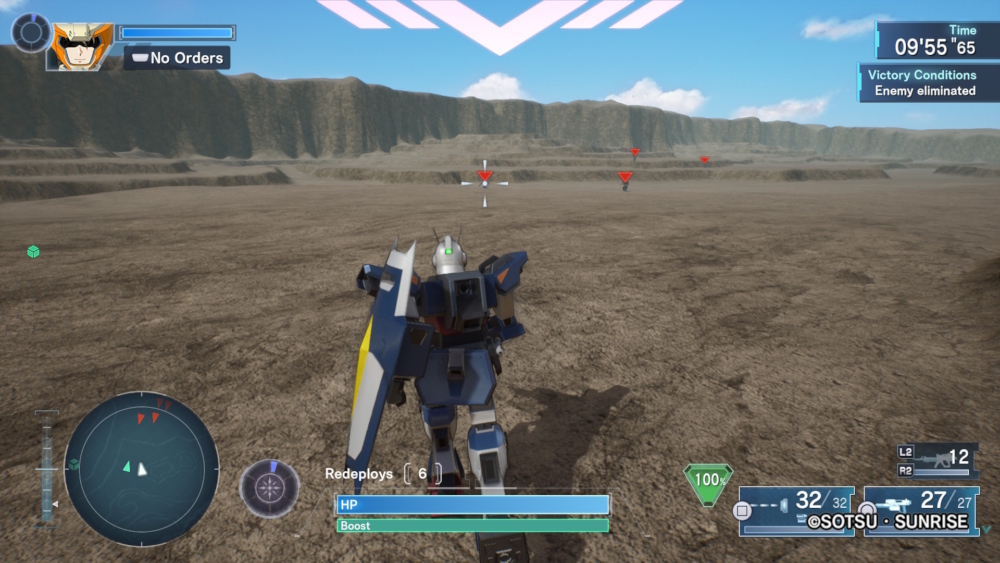Select the green 100% shield icon
This screenshot has width=1000, height=563.
point(709,480)
